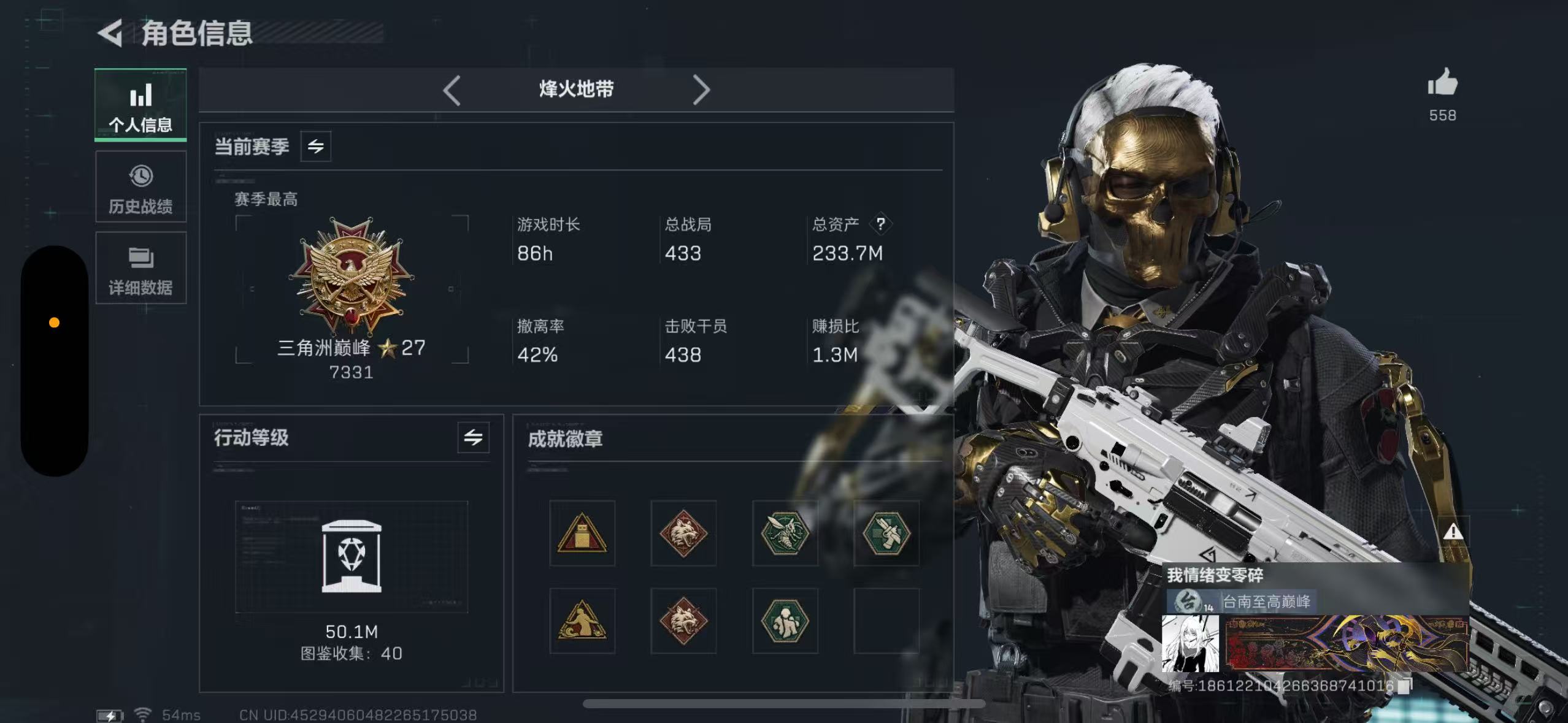Copy the player 编号 ID number

[1404, 686]
